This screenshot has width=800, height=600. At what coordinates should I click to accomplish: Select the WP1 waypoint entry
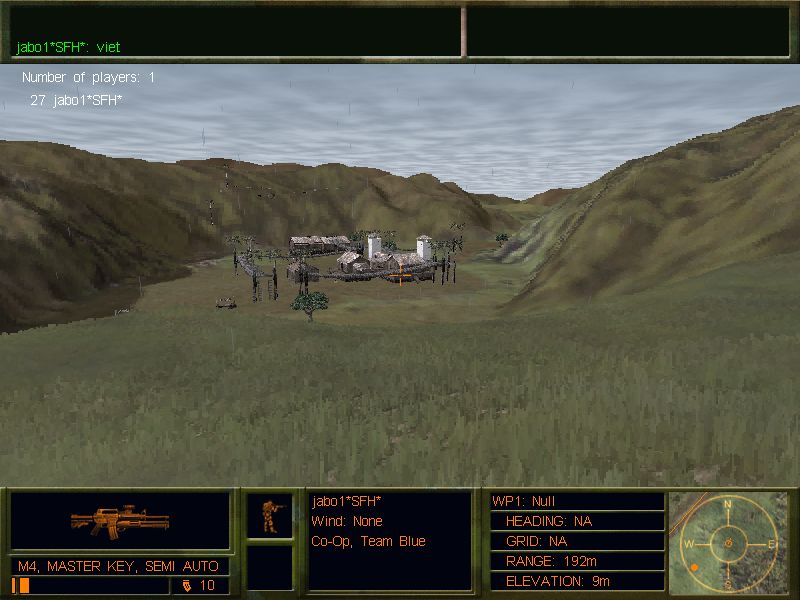(x=577, y=501)
